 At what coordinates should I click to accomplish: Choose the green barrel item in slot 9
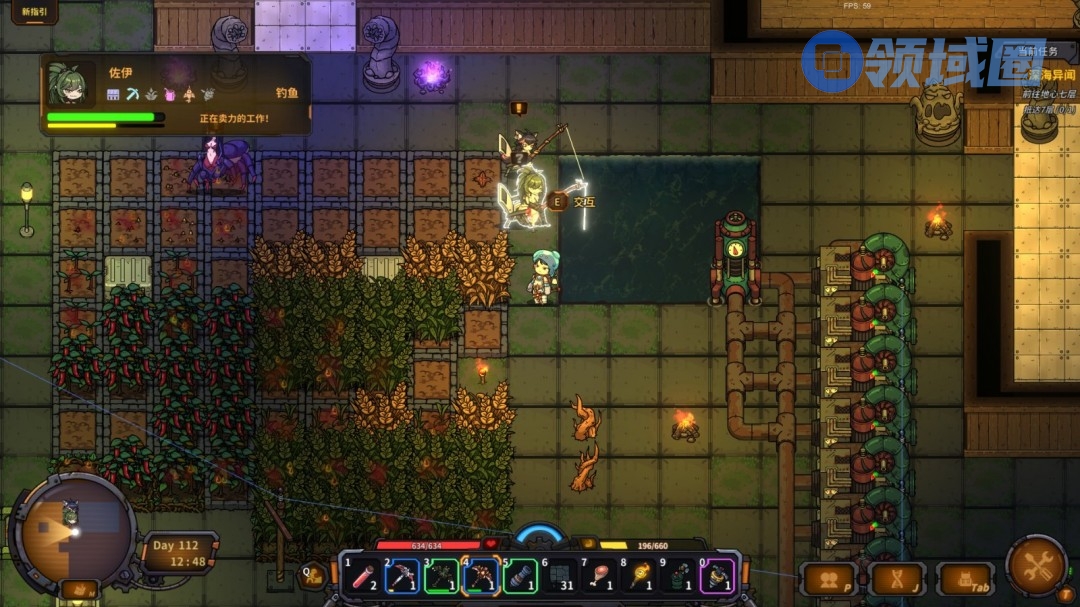678,576
